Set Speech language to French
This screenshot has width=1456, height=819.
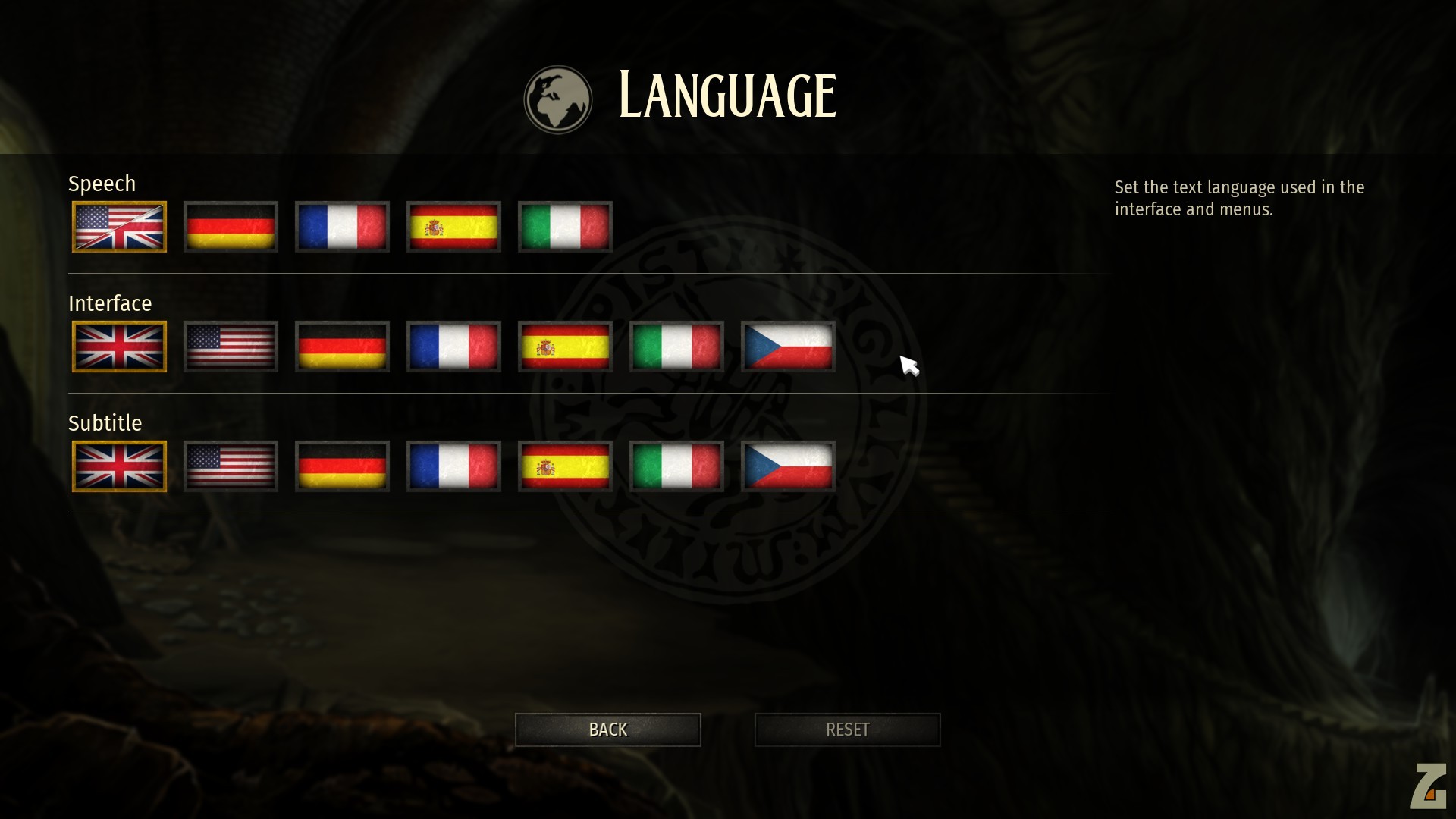pyautogui.click(x=342, y=227)
